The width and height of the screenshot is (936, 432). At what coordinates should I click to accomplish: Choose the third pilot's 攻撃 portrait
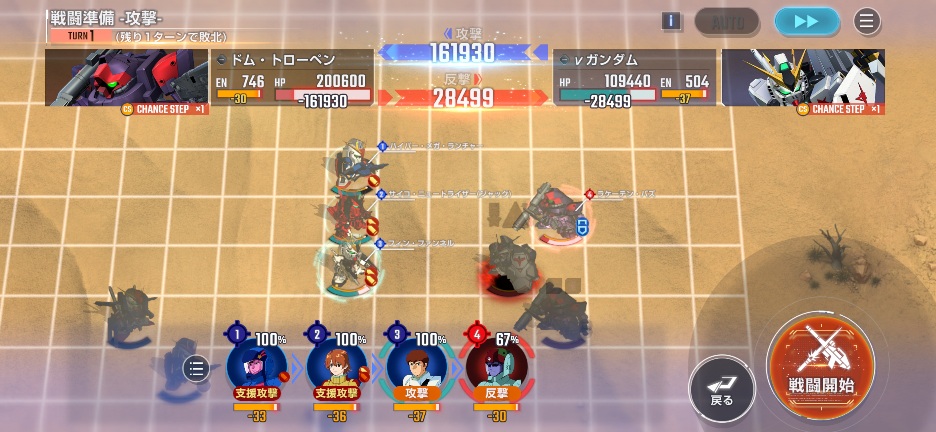pos(416,362)
